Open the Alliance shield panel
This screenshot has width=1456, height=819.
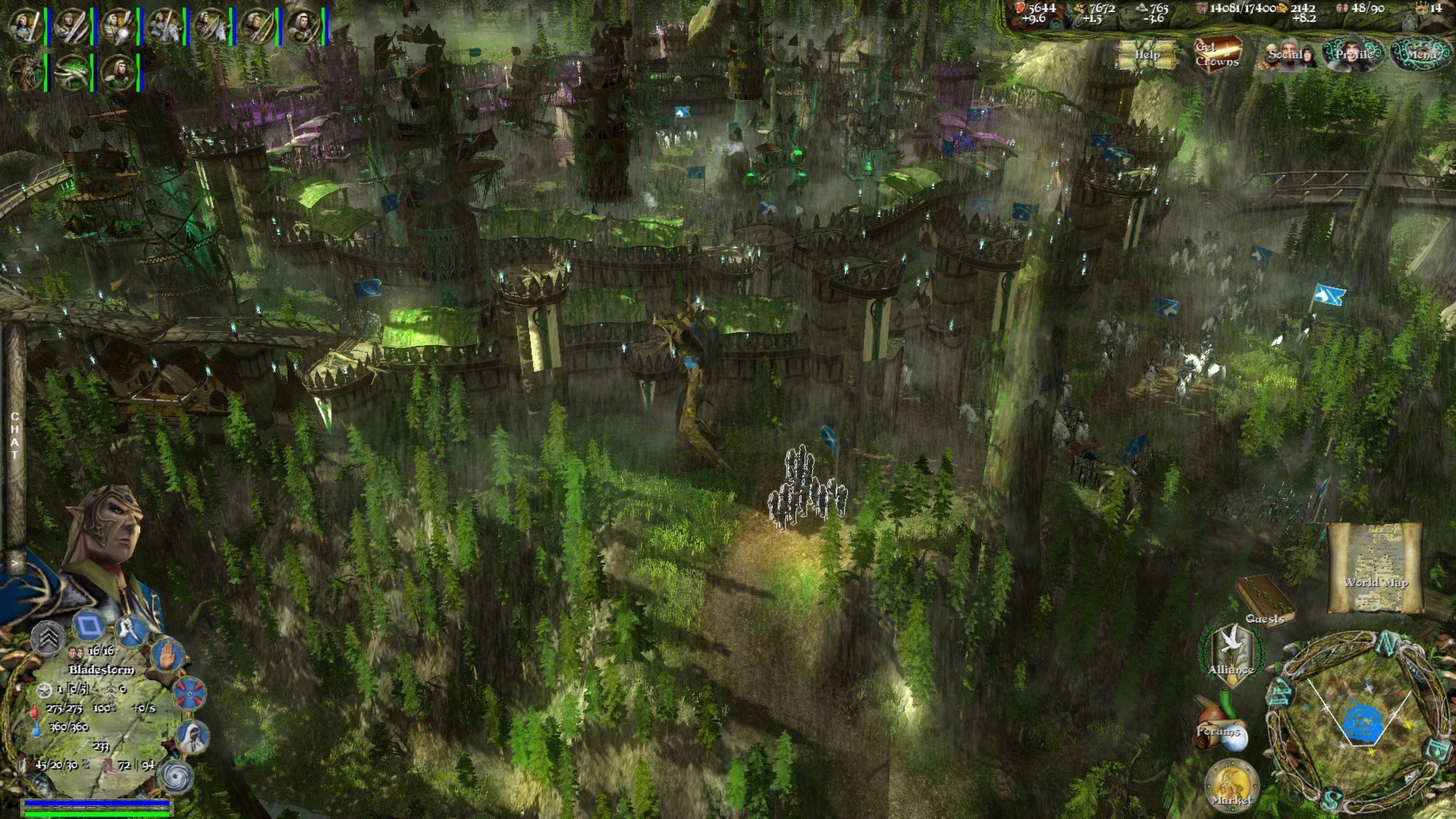1230,654
